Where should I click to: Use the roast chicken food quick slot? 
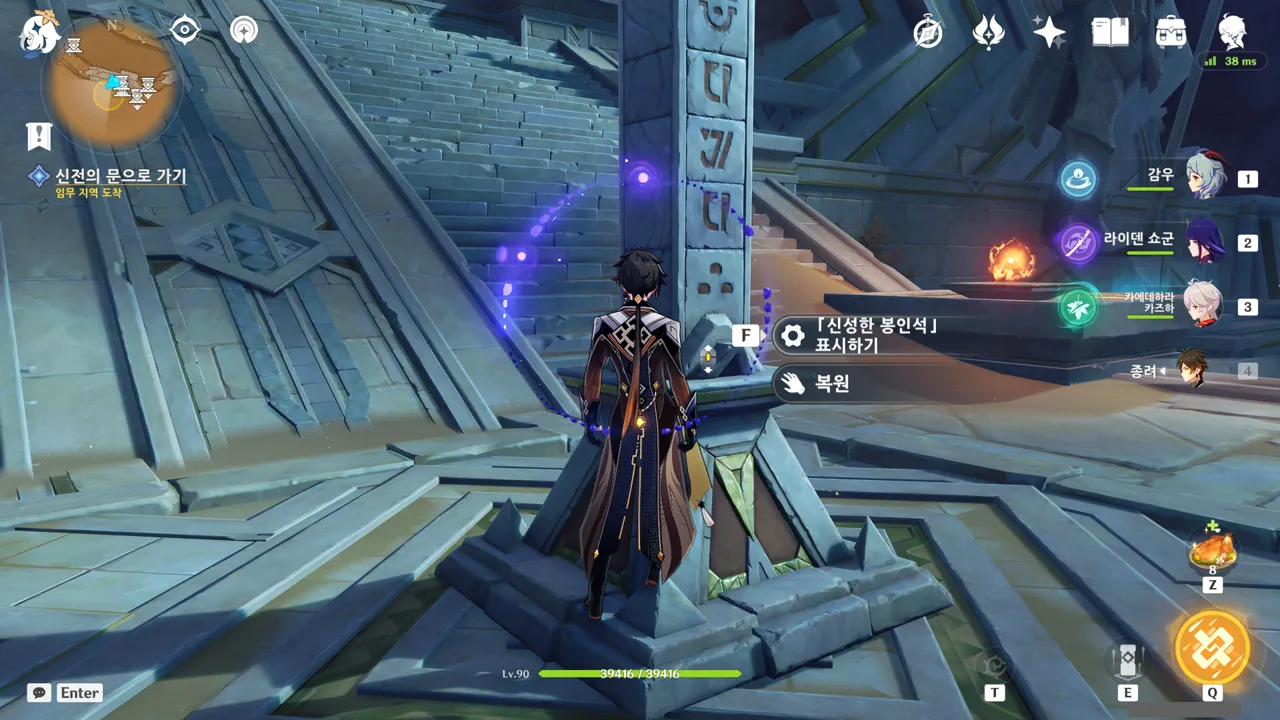[x=1212, y=551]
